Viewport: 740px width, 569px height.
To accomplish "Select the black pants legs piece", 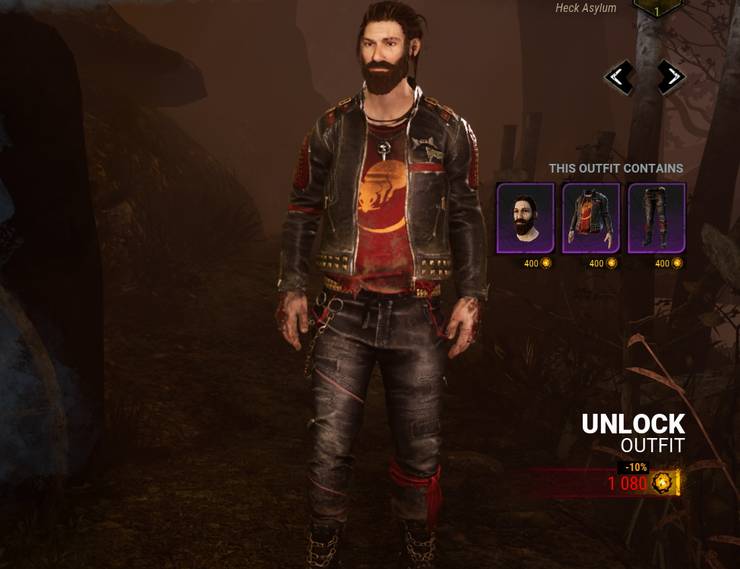I will coord(656,218).
